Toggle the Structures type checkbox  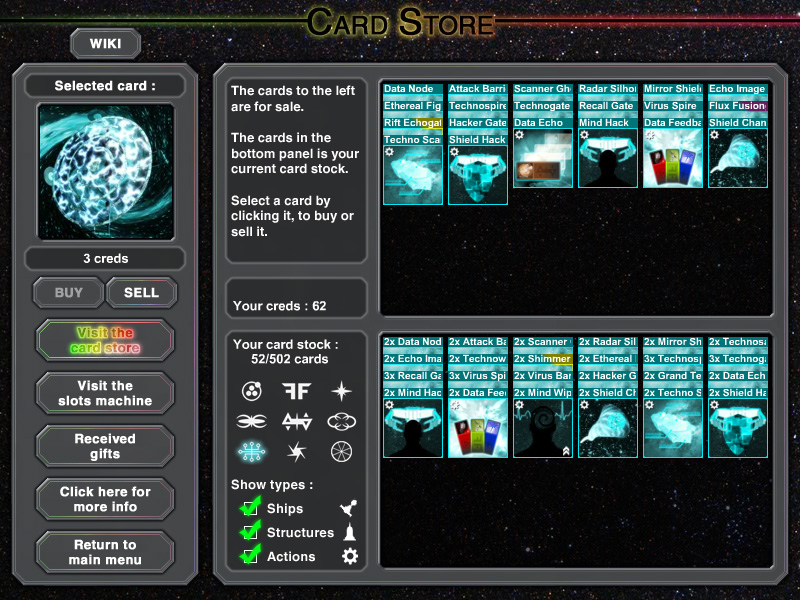coord(250,532)
